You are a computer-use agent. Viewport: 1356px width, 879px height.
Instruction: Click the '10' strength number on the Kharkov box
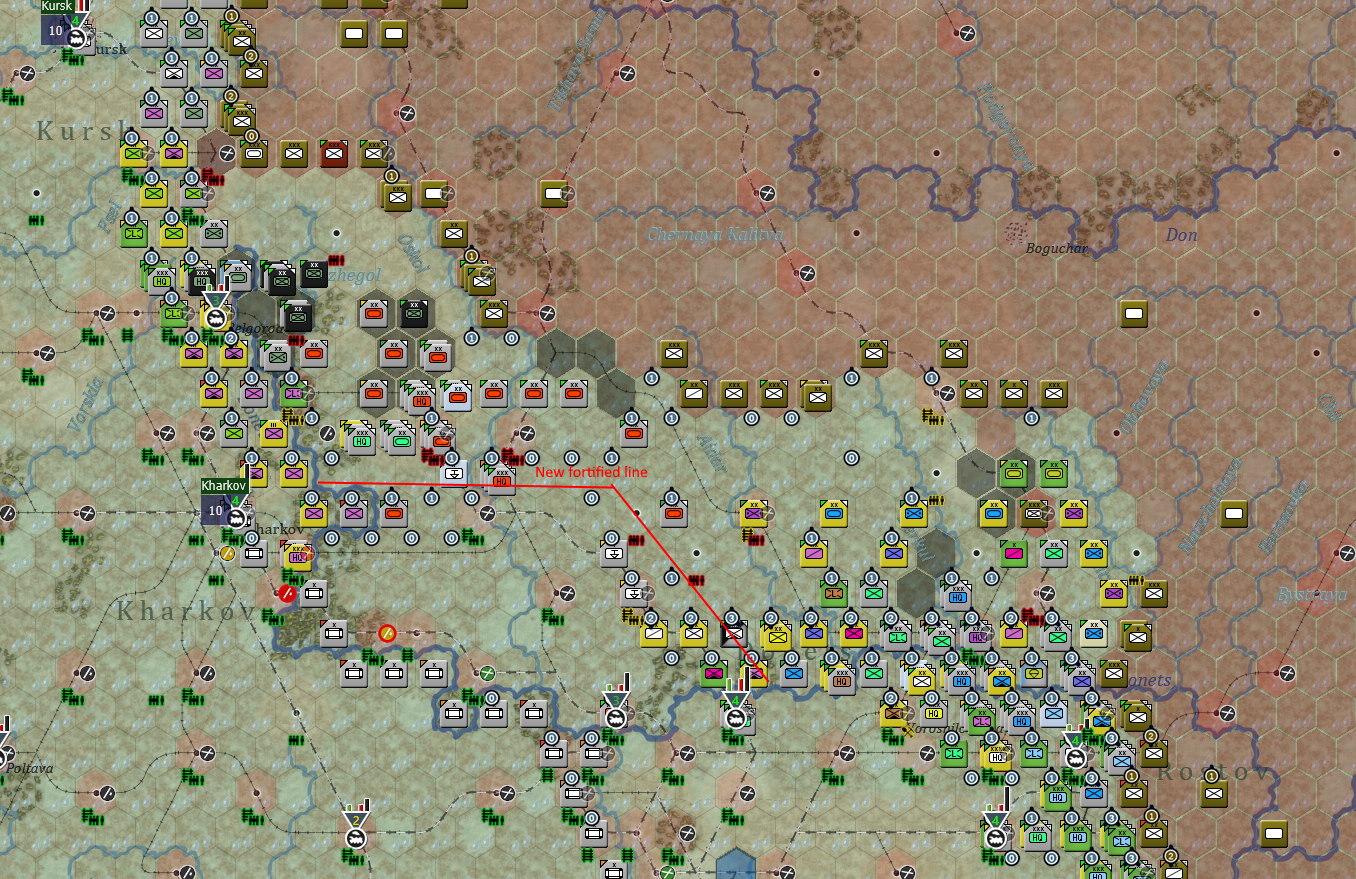tap(216, 510)
